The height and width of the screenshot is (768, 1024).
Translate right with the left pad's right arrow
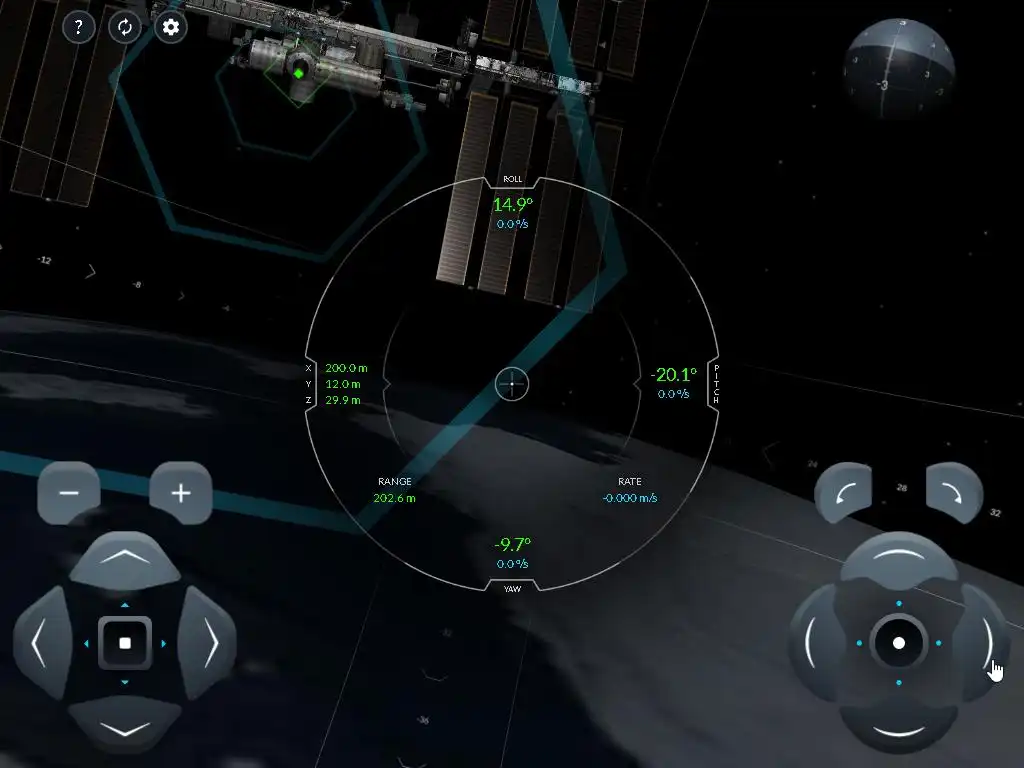(x=207, y=643)
